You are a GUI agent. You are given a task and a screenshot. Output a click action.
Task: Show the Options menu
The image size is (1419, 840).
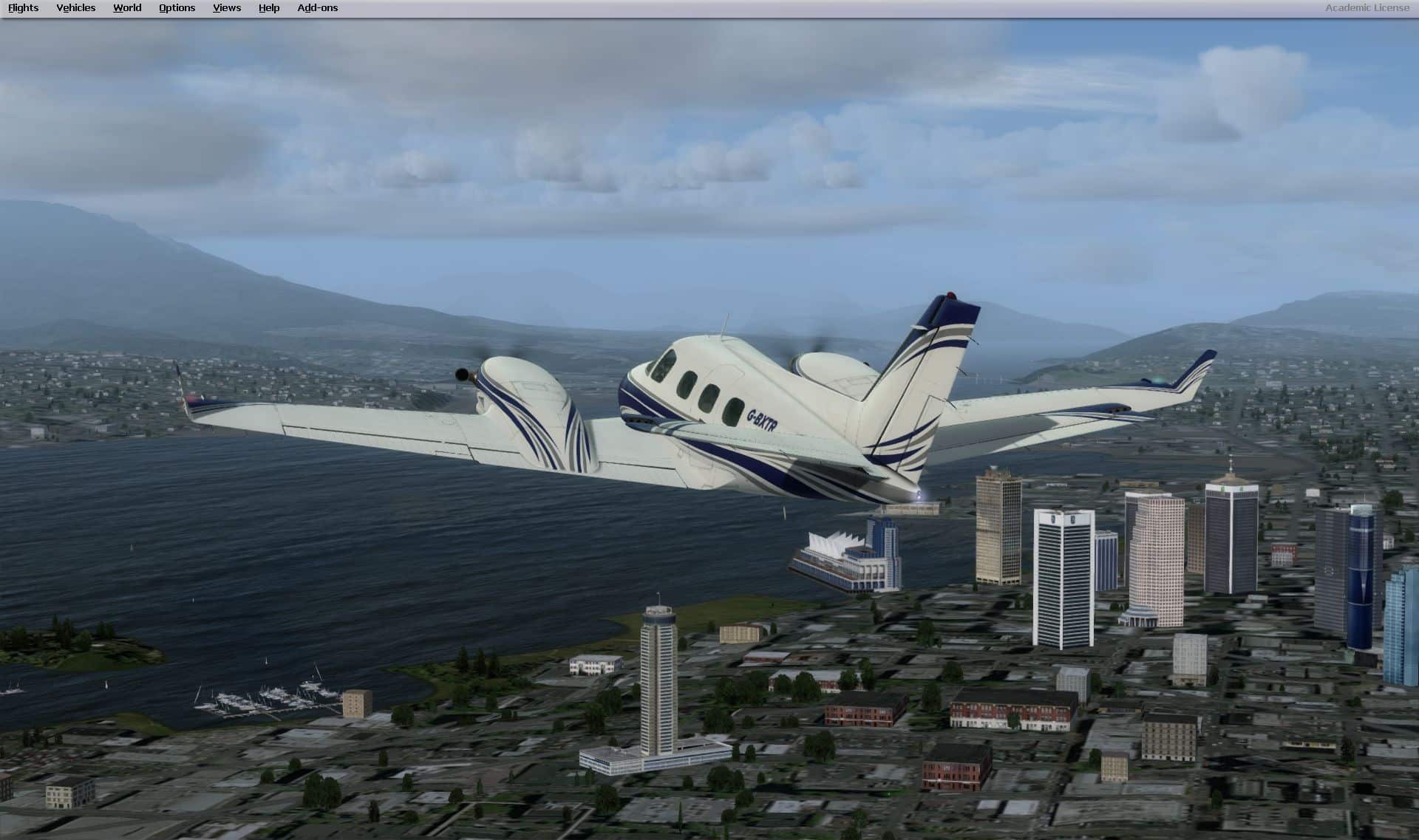pos(177,8)
